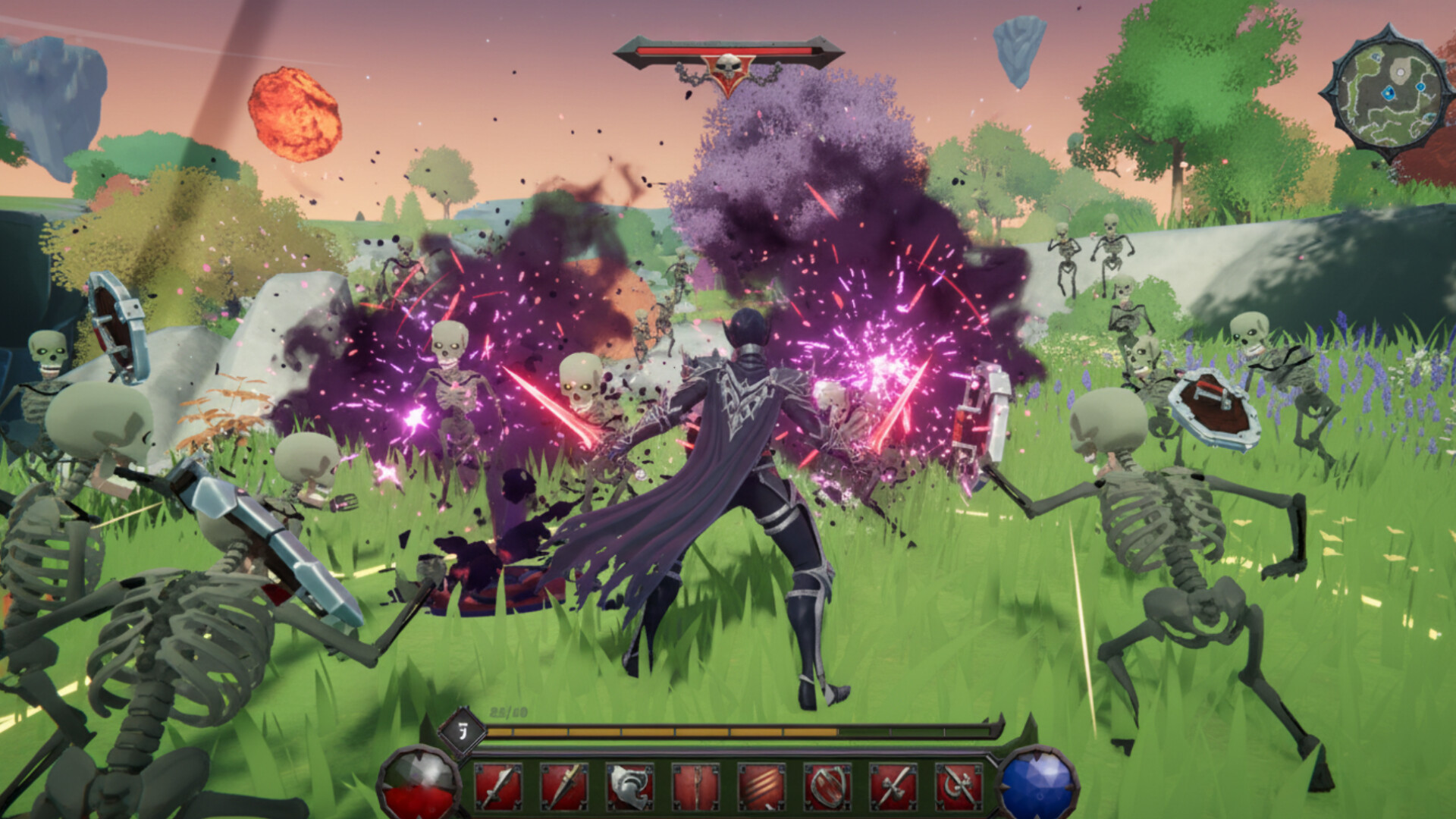The image size is (1456, 819).
Task: Activate the dagger strike ability
Action: [x=564, y=787]
